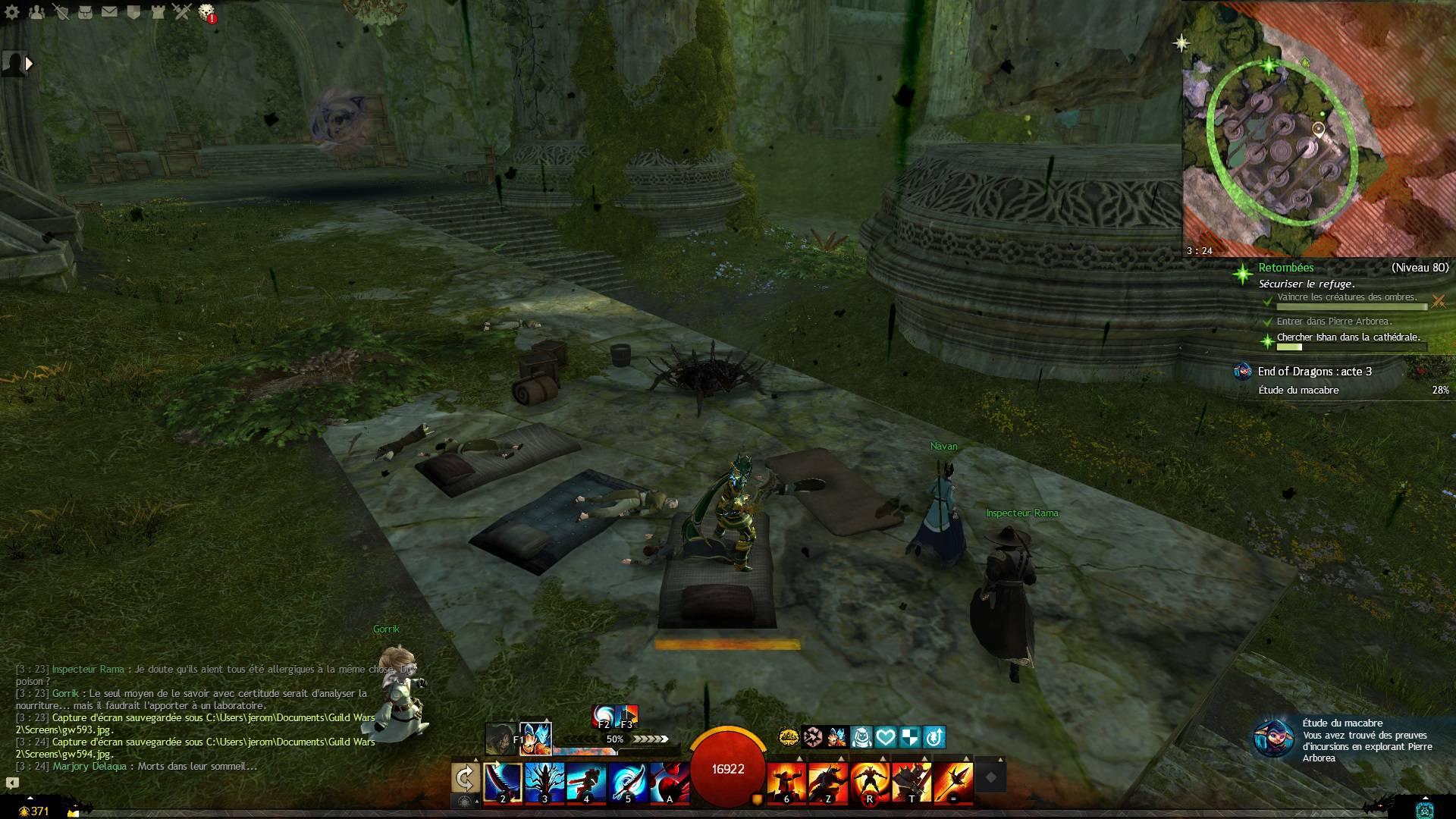The height and width of the screenshot is (819, 1456).
Task: Open the Black Lion trading post icon
Action: coord(206,12)
